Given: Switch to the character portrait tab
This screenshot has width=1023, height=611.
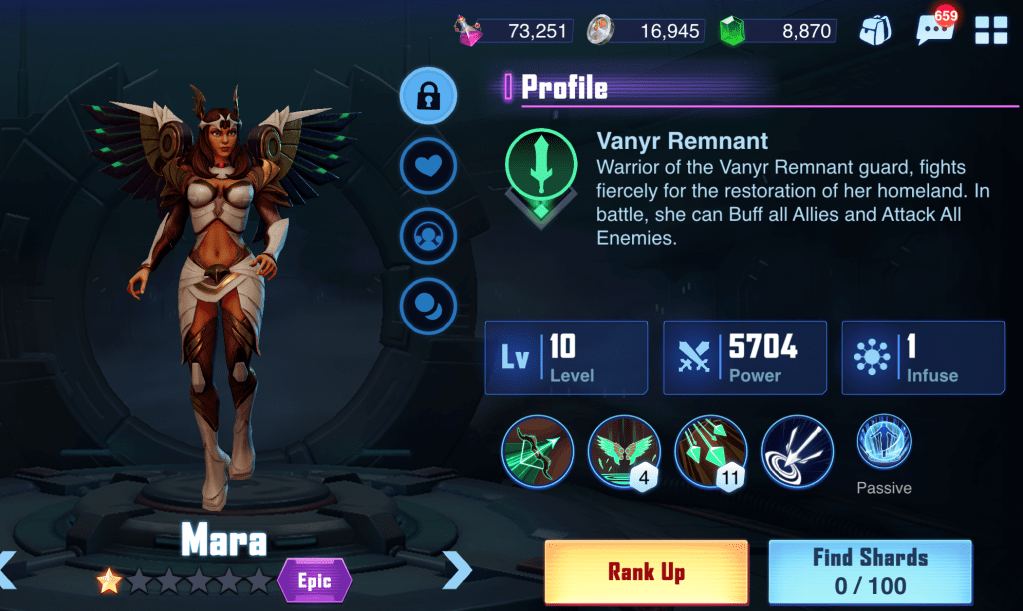Looking at the screenshot, I should (x=428, y=236).
